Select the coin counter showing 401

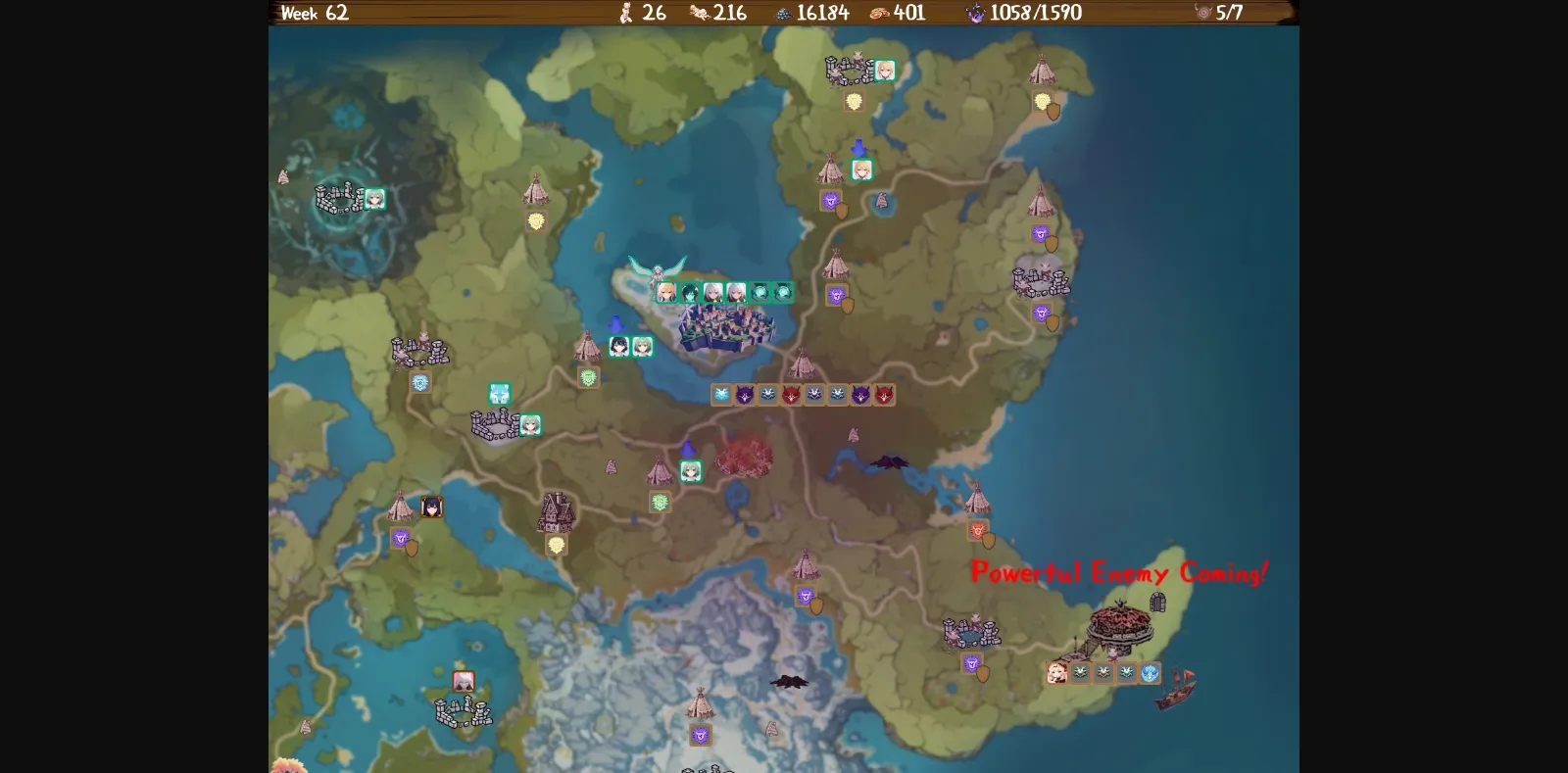coord(897,13)
